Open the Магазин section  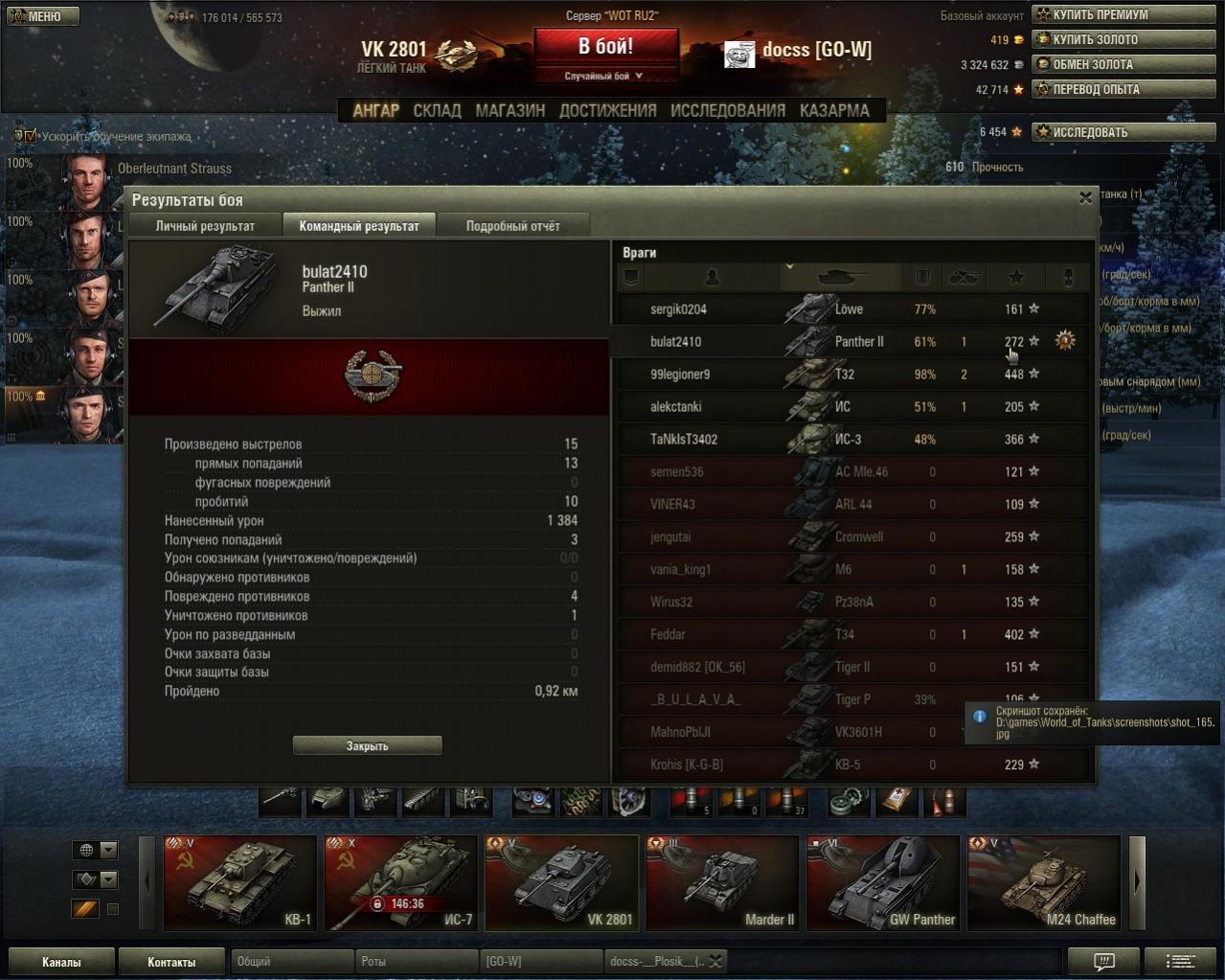pyautogui.click(x=510, y=110)
